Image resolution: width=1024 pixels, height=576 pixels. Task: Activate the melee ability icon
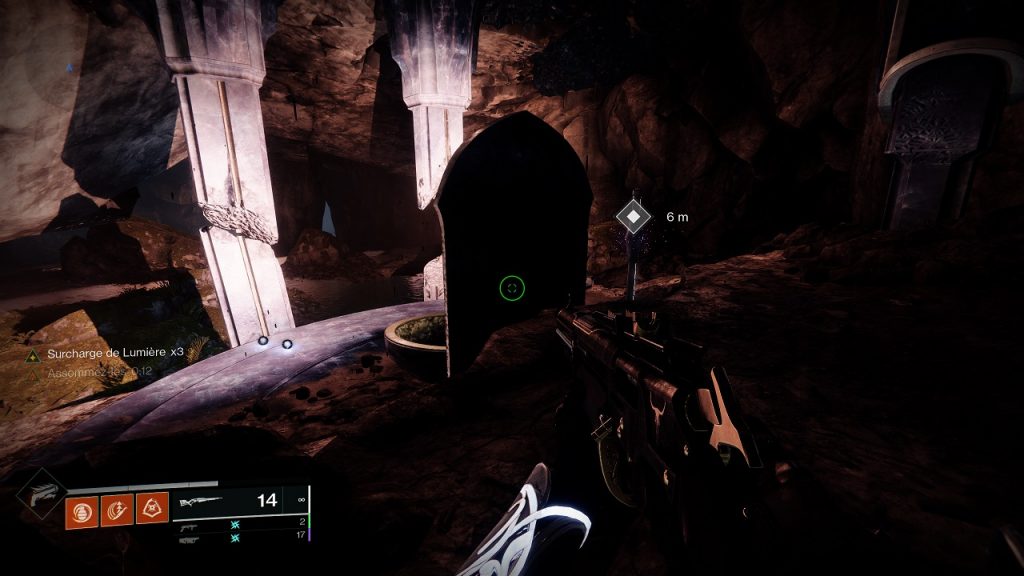[x=116, y=510]
